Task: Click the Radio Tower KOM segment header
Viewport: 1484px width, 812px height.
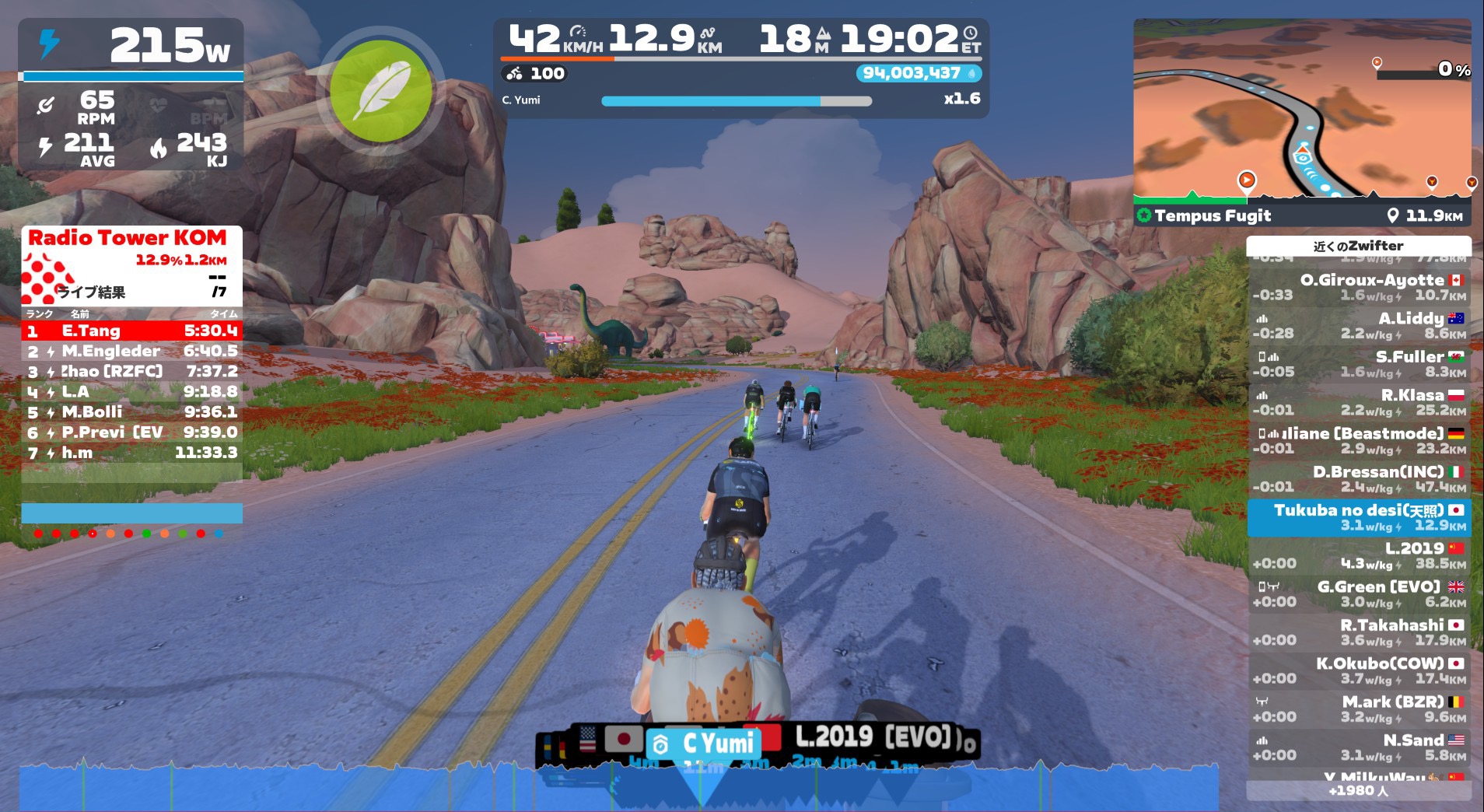Action: pos(128,238)
